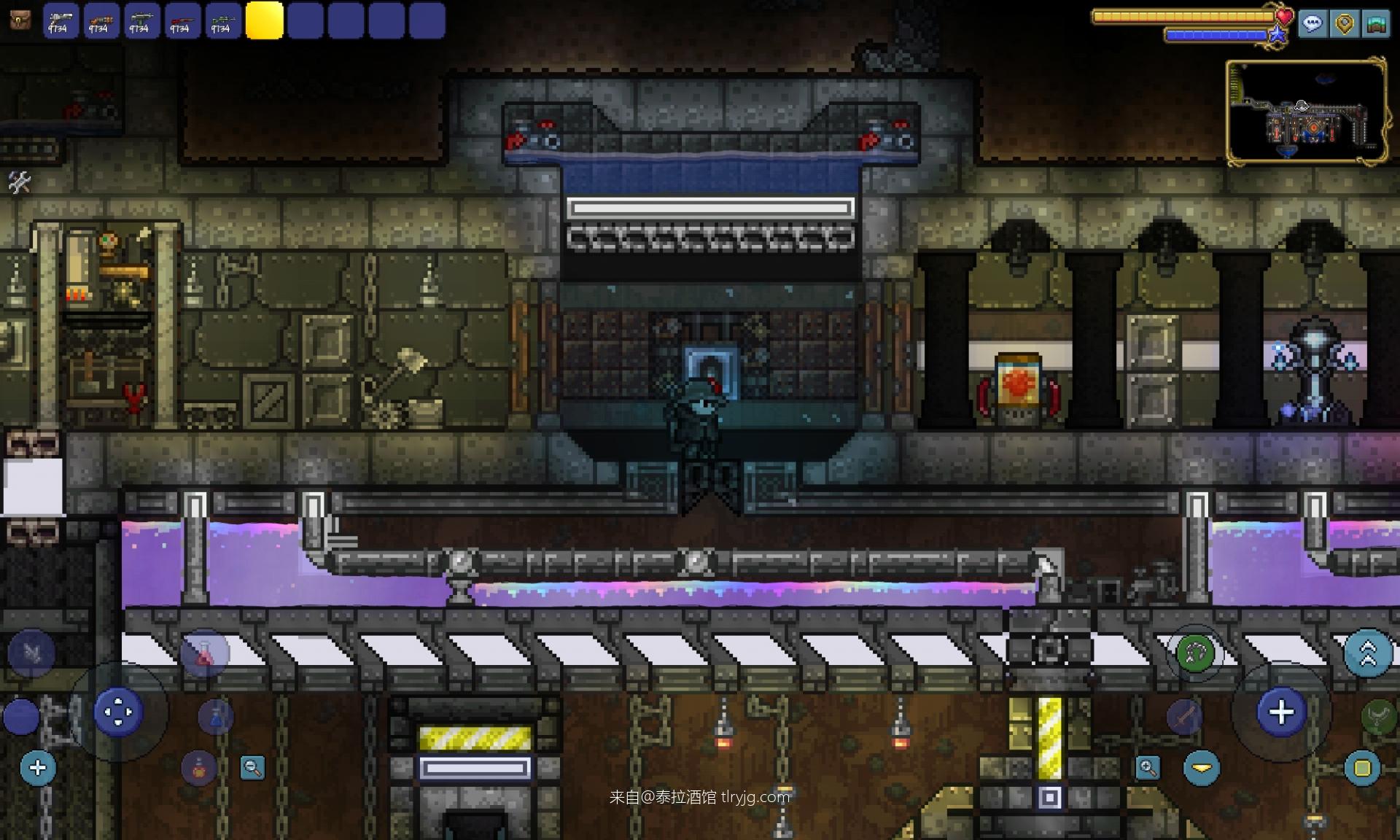Choose the highlighted yellow hotbar slot
The image size is (1400, 840).
(264, 20)
